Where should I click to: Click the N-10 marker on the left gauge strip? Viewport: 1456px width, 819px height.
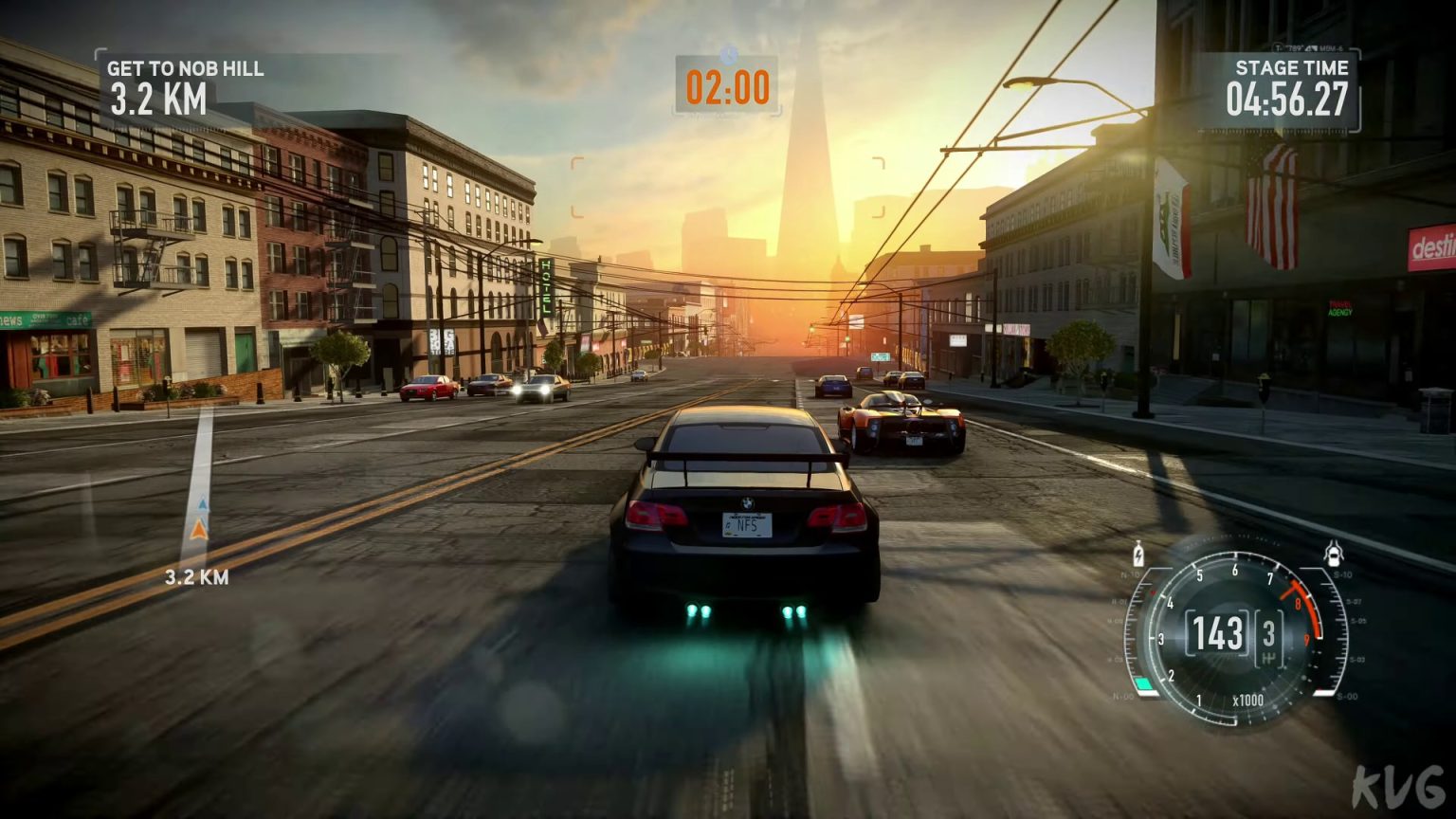pyautogui.click(x=1130, y=573)
